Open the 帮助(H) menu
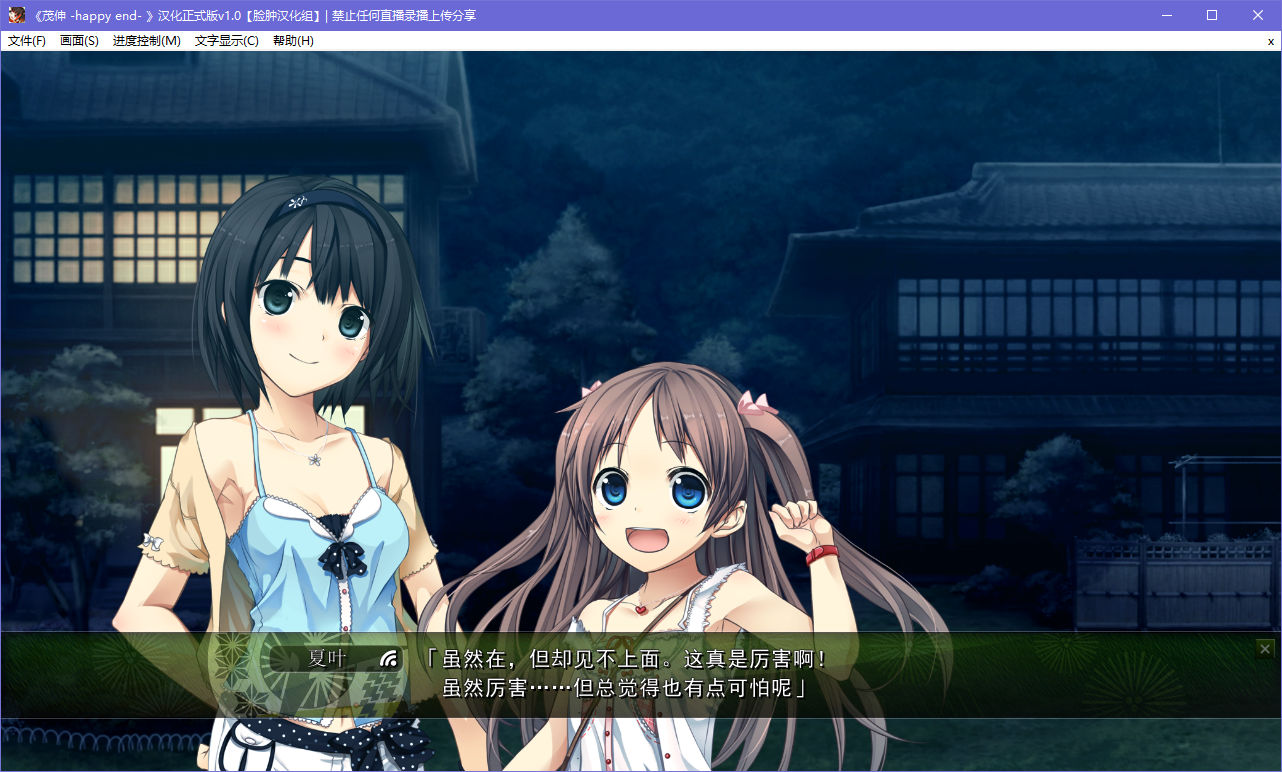The width and height of the screenshot is (1282, 772). coord(293,41)
